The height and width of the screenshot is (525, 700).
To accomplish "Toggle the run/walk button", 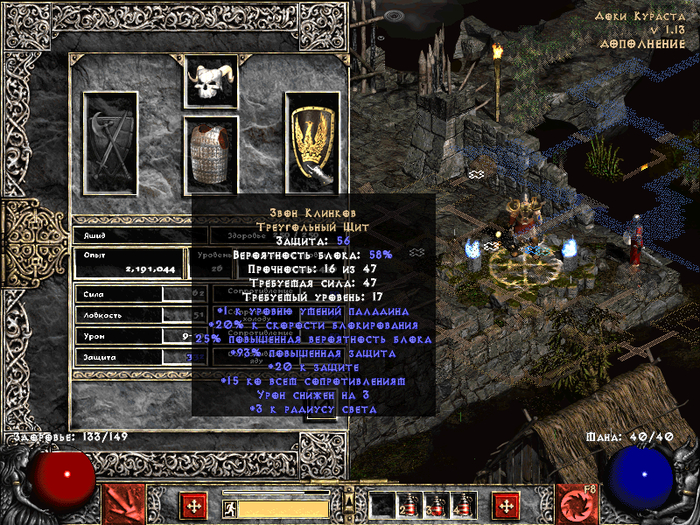I will [x=230, y=507].
